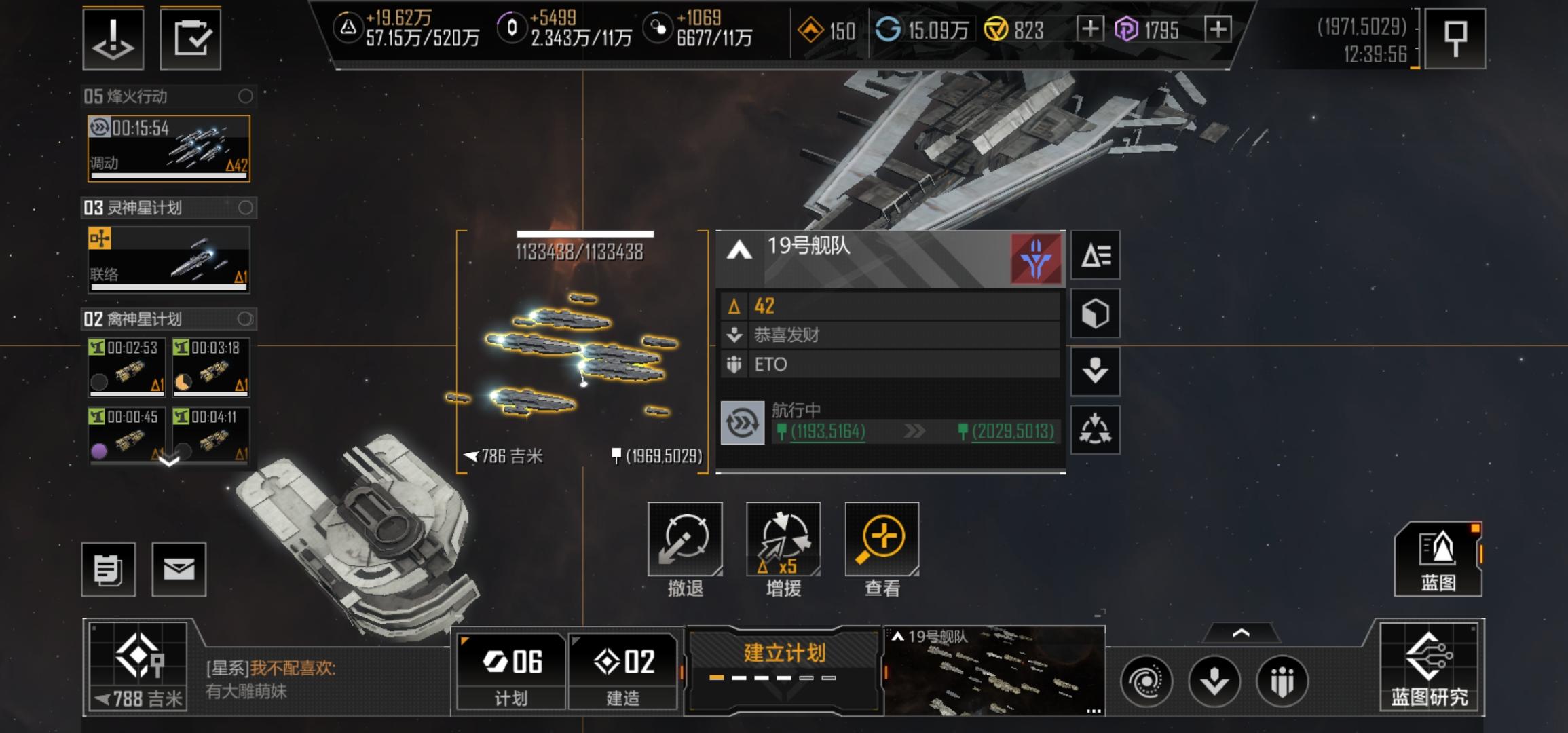This screenshot has width=1568, height=733.
Task: Select the 19号舰队 fleet thumbnail
Action: coord(994,672)
